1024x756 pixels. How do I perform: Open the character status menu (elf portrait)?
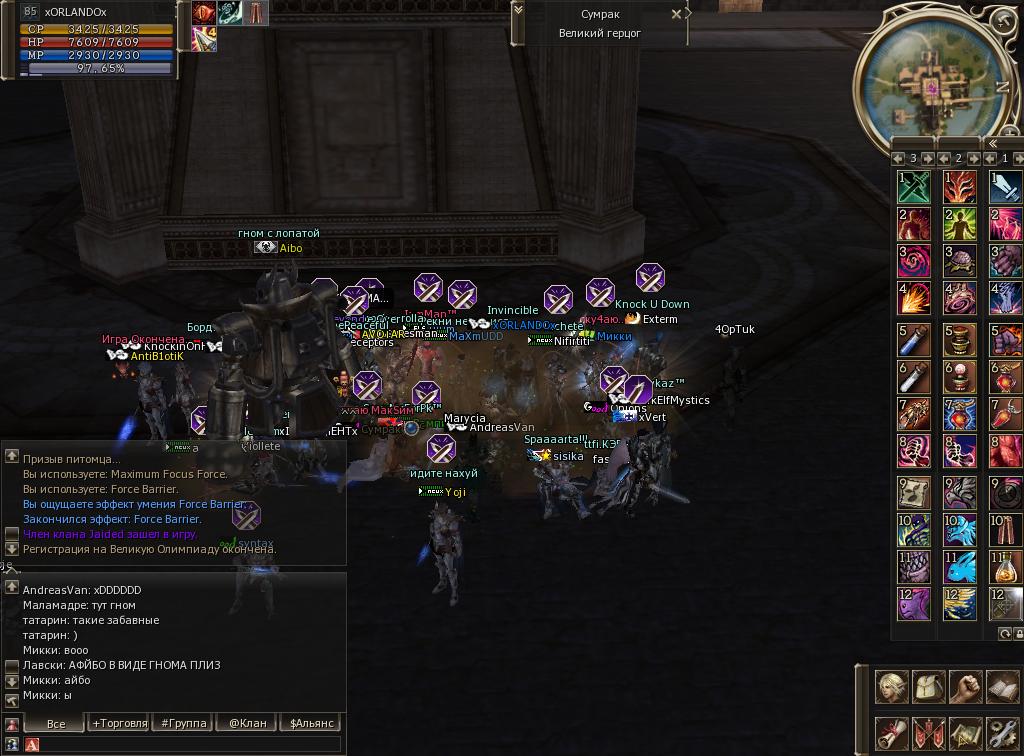pos(892,687)
